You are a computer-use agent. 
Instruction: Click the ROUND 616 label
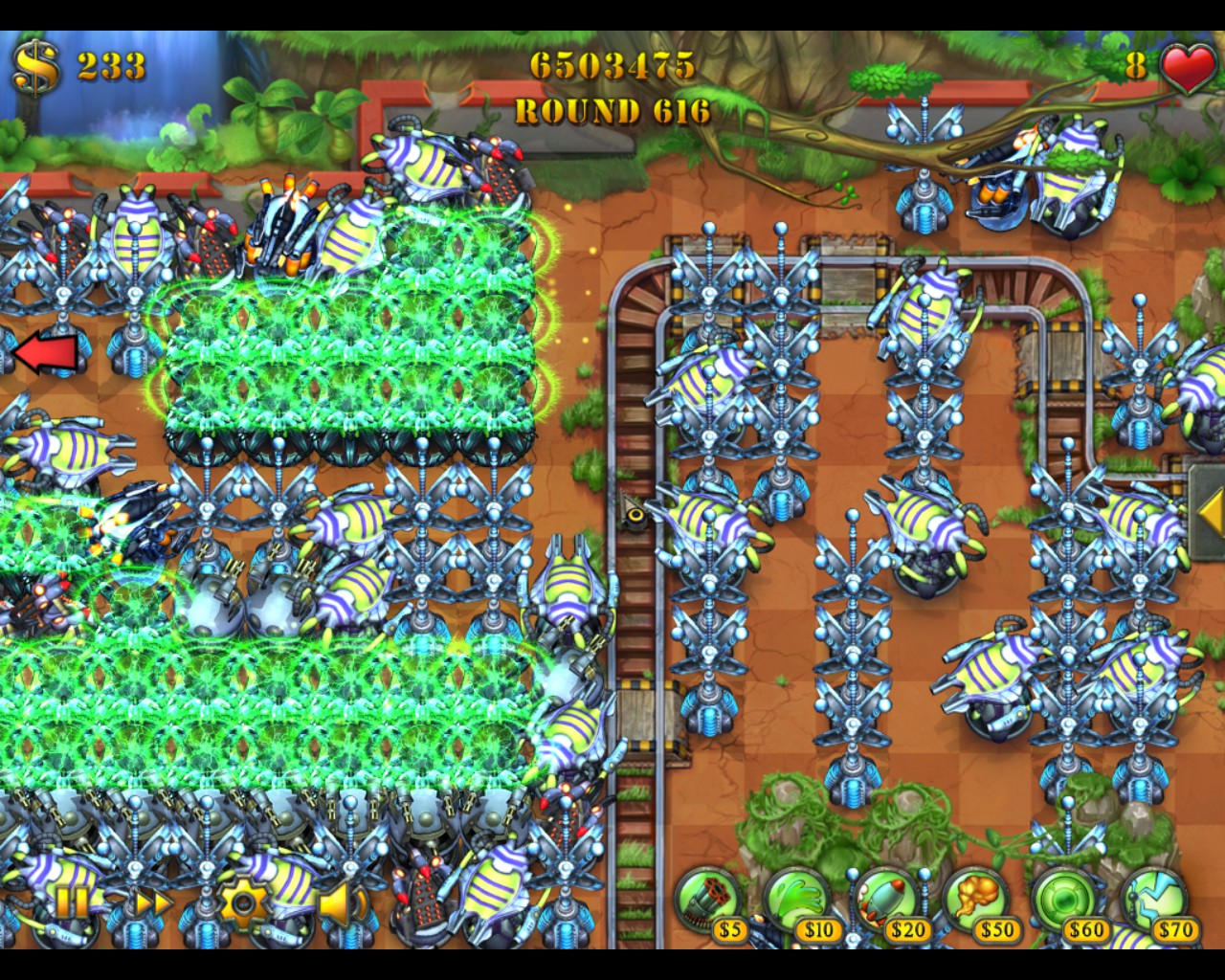612,111
